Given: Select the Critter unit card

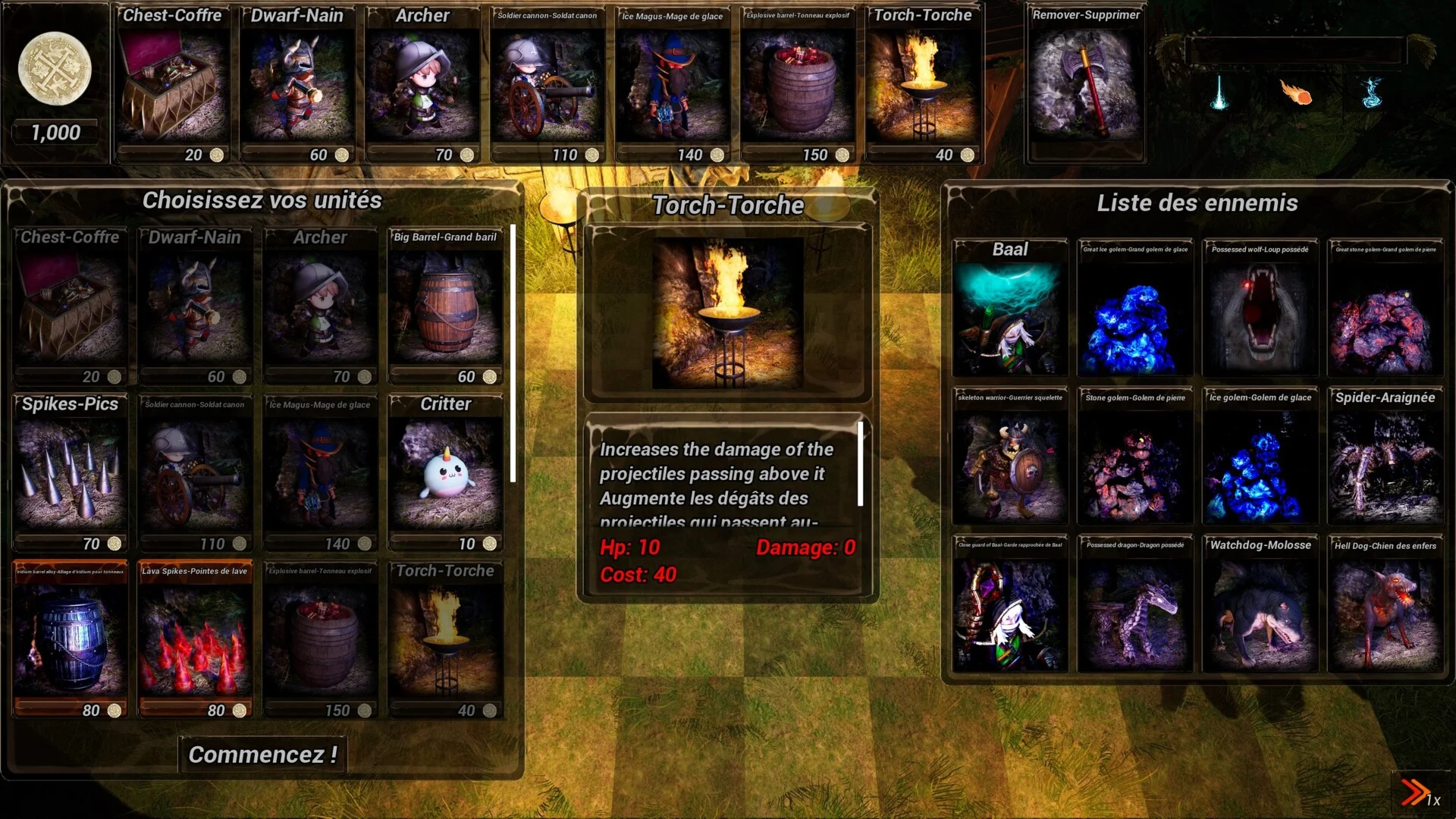Looking at the screenshot, I should 445,472.
